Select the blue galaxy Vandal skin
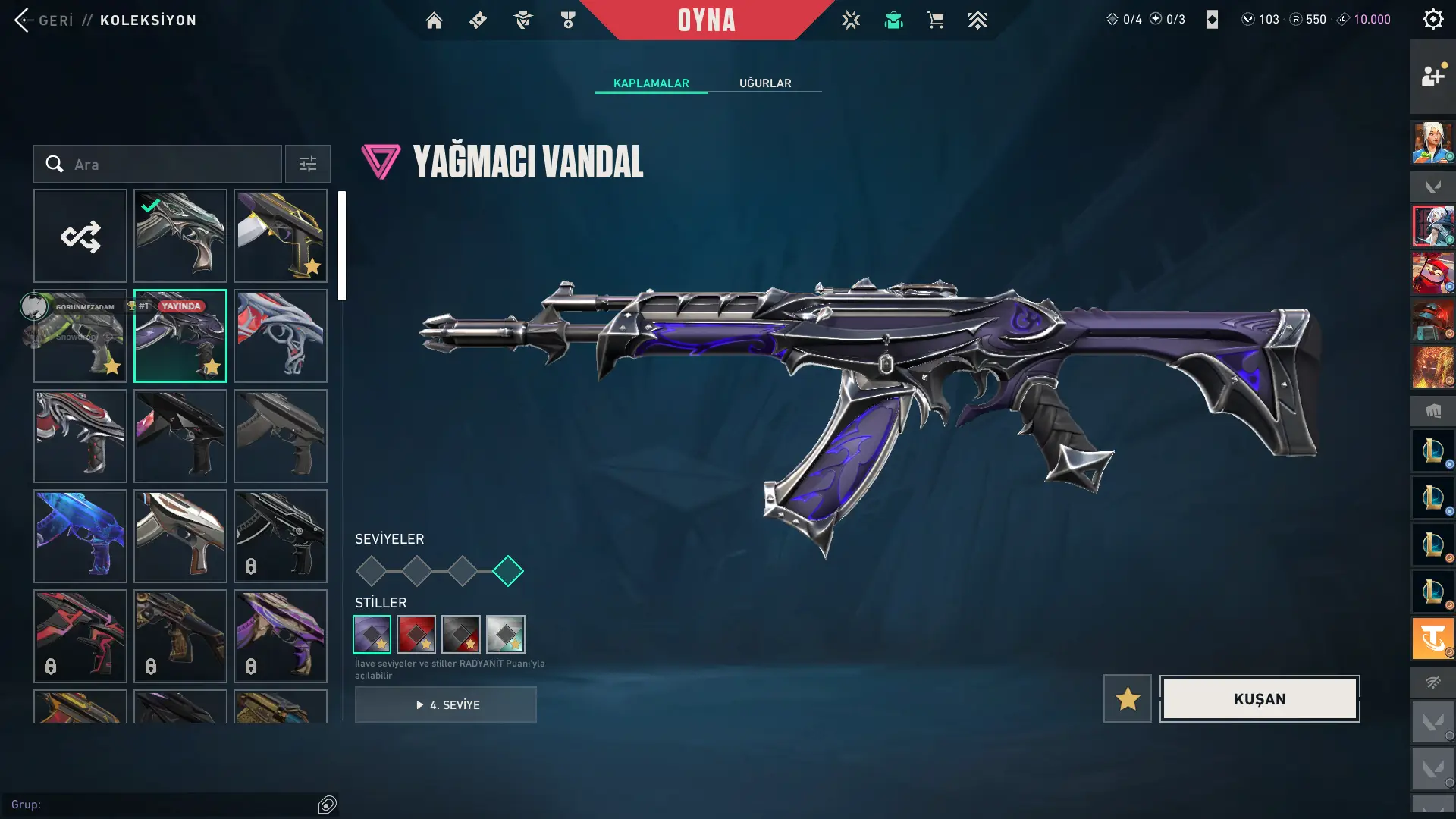This screenshot has width=1456, height=819. (80, 536)
